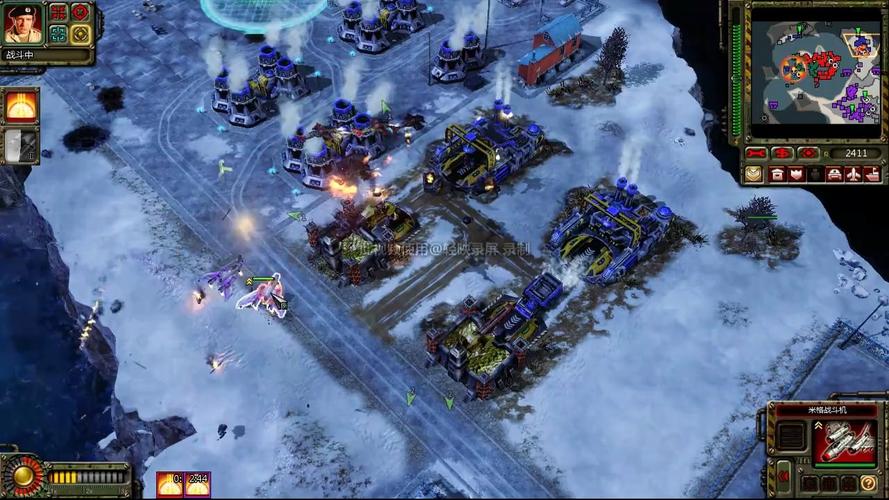
Task: Switch to the shield defenses production tab
Action: click(797, 174)
